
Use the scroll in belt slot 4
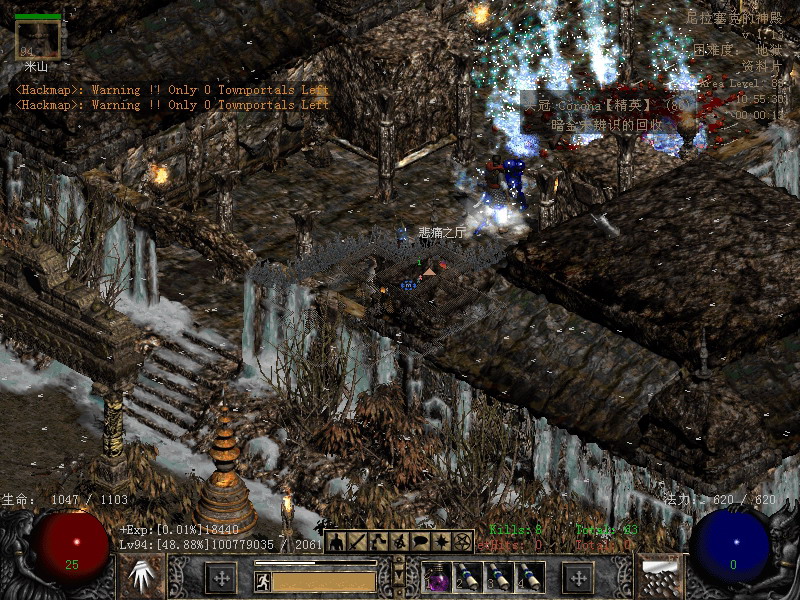point(530,577)
